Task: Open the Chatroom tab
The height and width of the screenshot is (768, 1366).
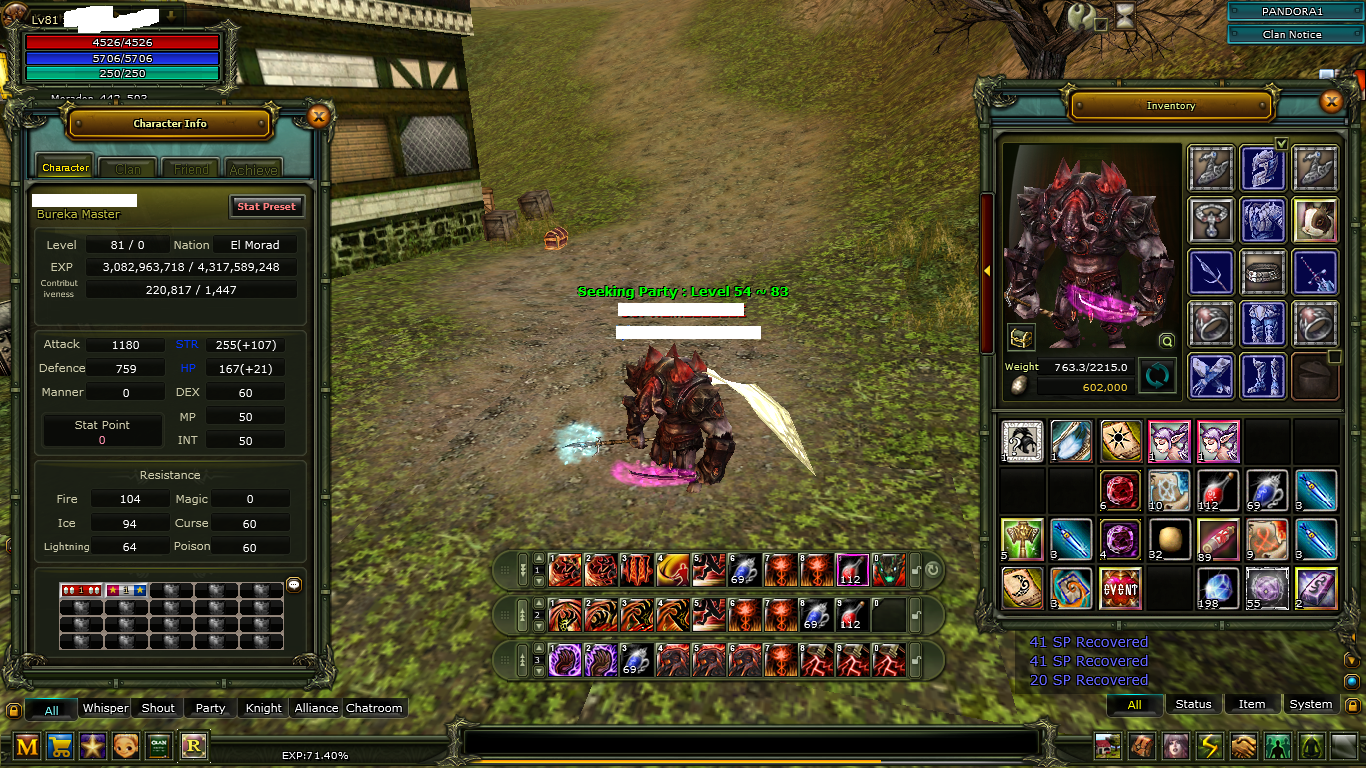Action: click(374, 708)
